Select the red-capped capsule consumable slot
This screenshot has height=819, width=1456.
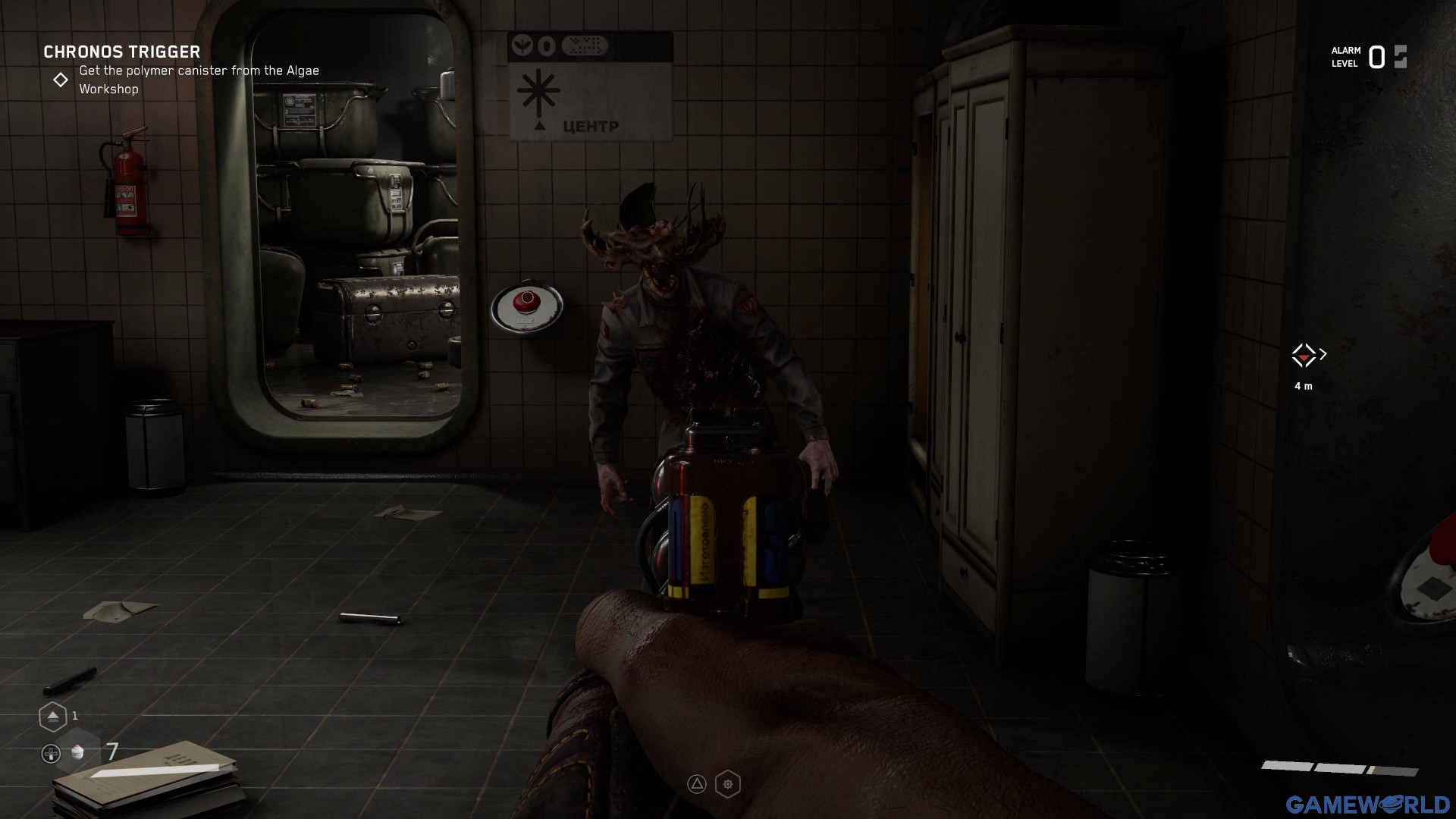[77, 752]
